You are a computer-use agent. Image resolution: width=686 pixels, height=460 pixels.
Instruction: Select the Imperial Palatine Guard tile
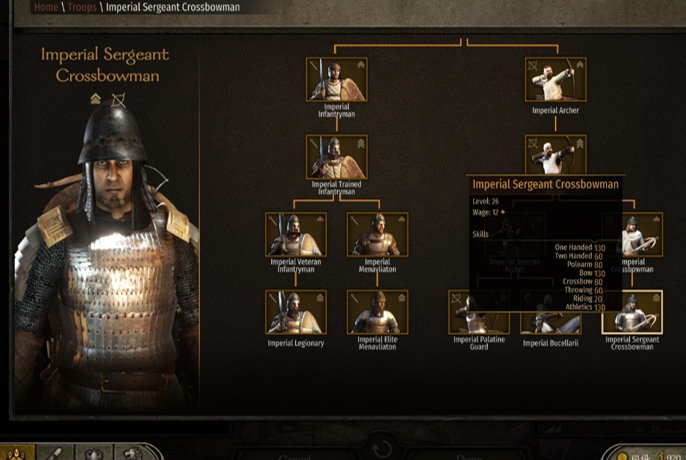[x=478, y=322]
